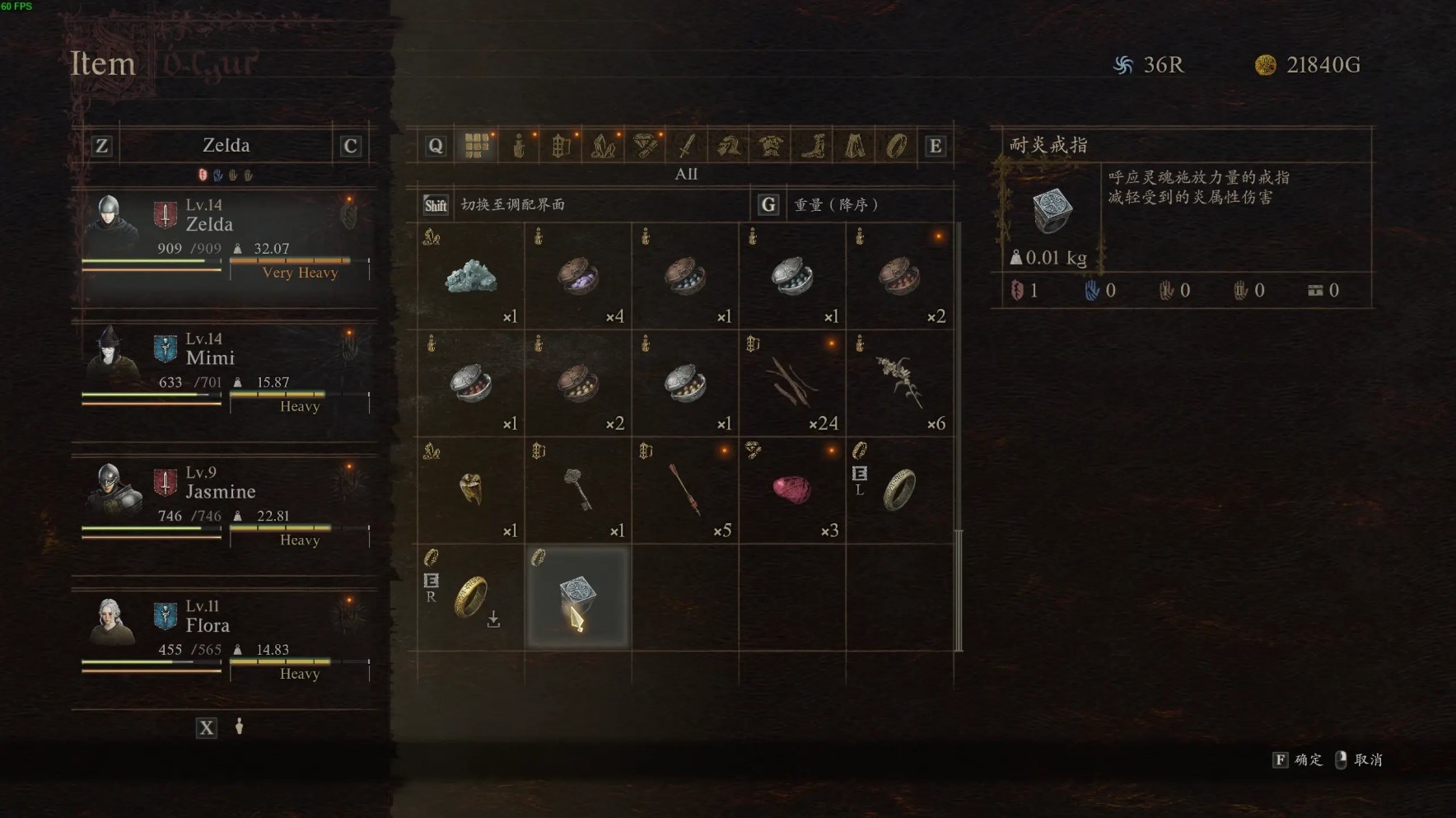Viewport: 1456px width, 818px height.
Task: Switch to the sword weapons tab
Action: pyautogui.click(x=686, y=146)
